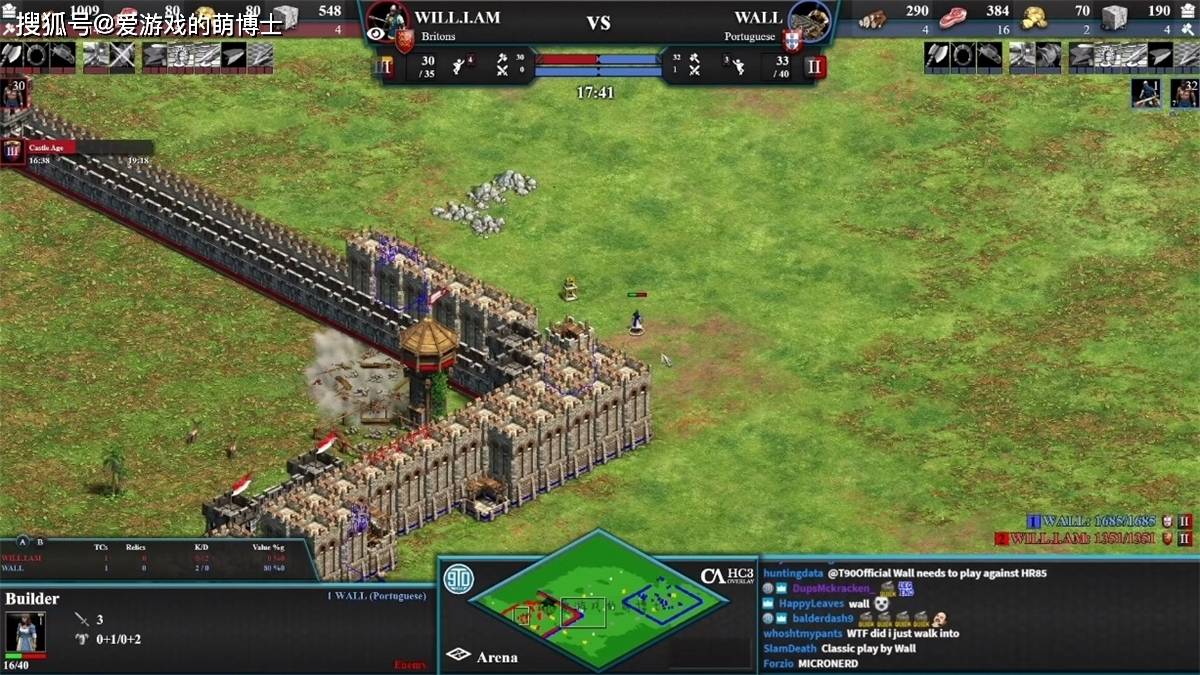Select the WALL player portrait
Screen dimensions: 1200x675
tap(810, 18)
